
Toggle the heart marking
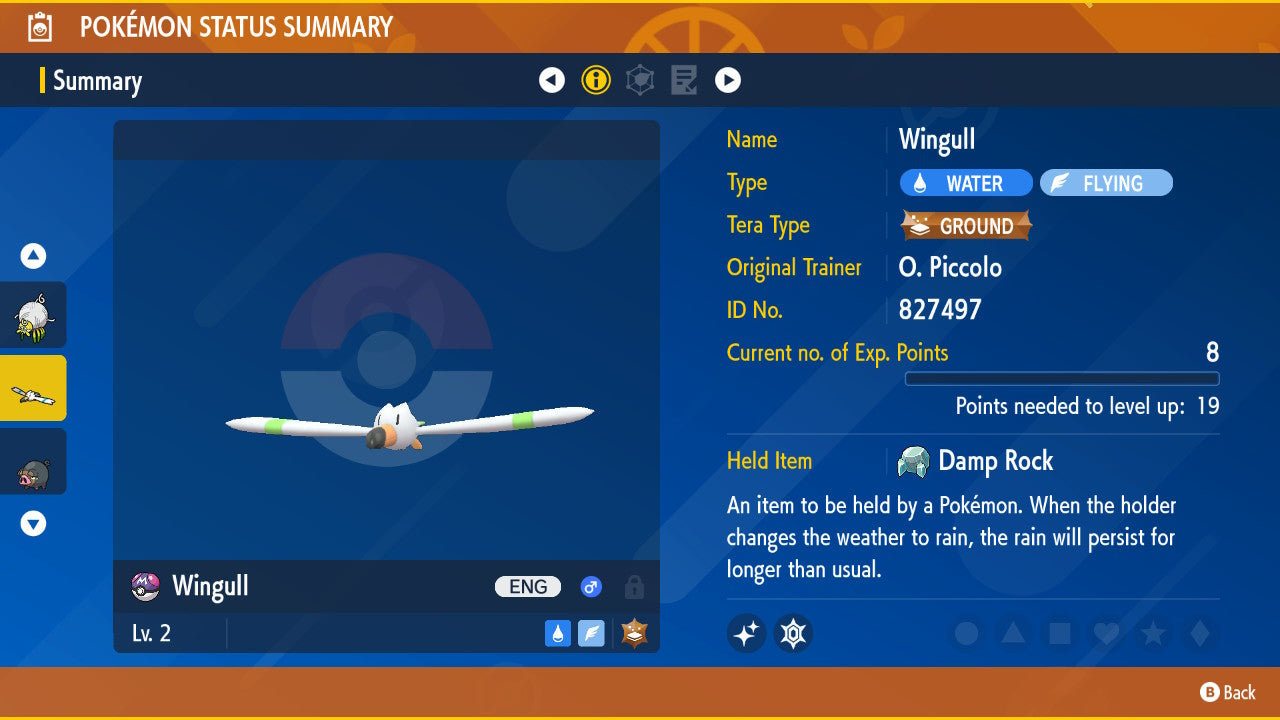pyautogui.click(x=1106, y=633)
